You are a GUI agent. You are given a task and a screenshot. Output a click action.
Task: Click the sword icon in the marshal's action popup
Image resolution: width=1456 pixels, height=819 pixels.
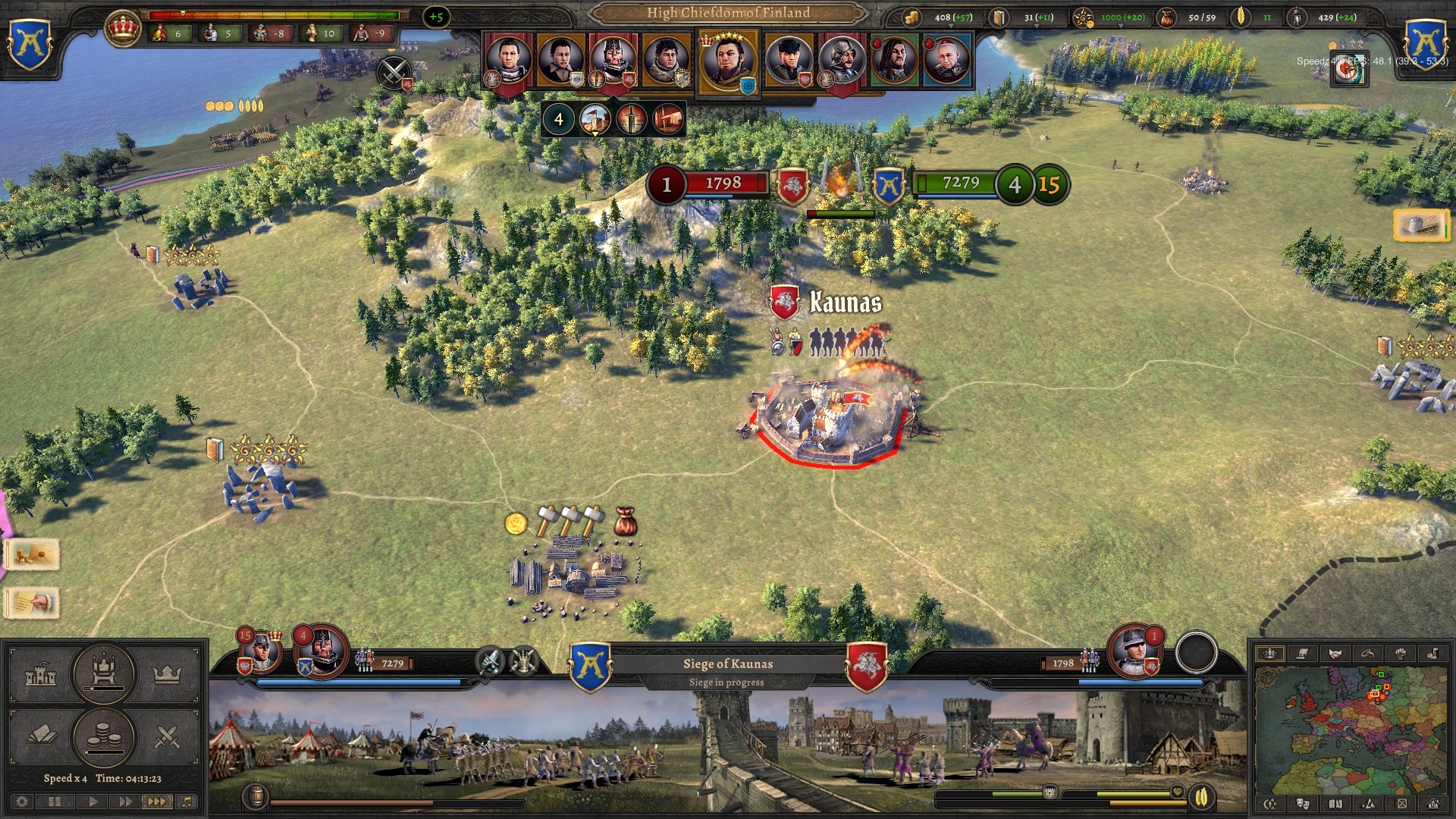(x=631, y=119)
